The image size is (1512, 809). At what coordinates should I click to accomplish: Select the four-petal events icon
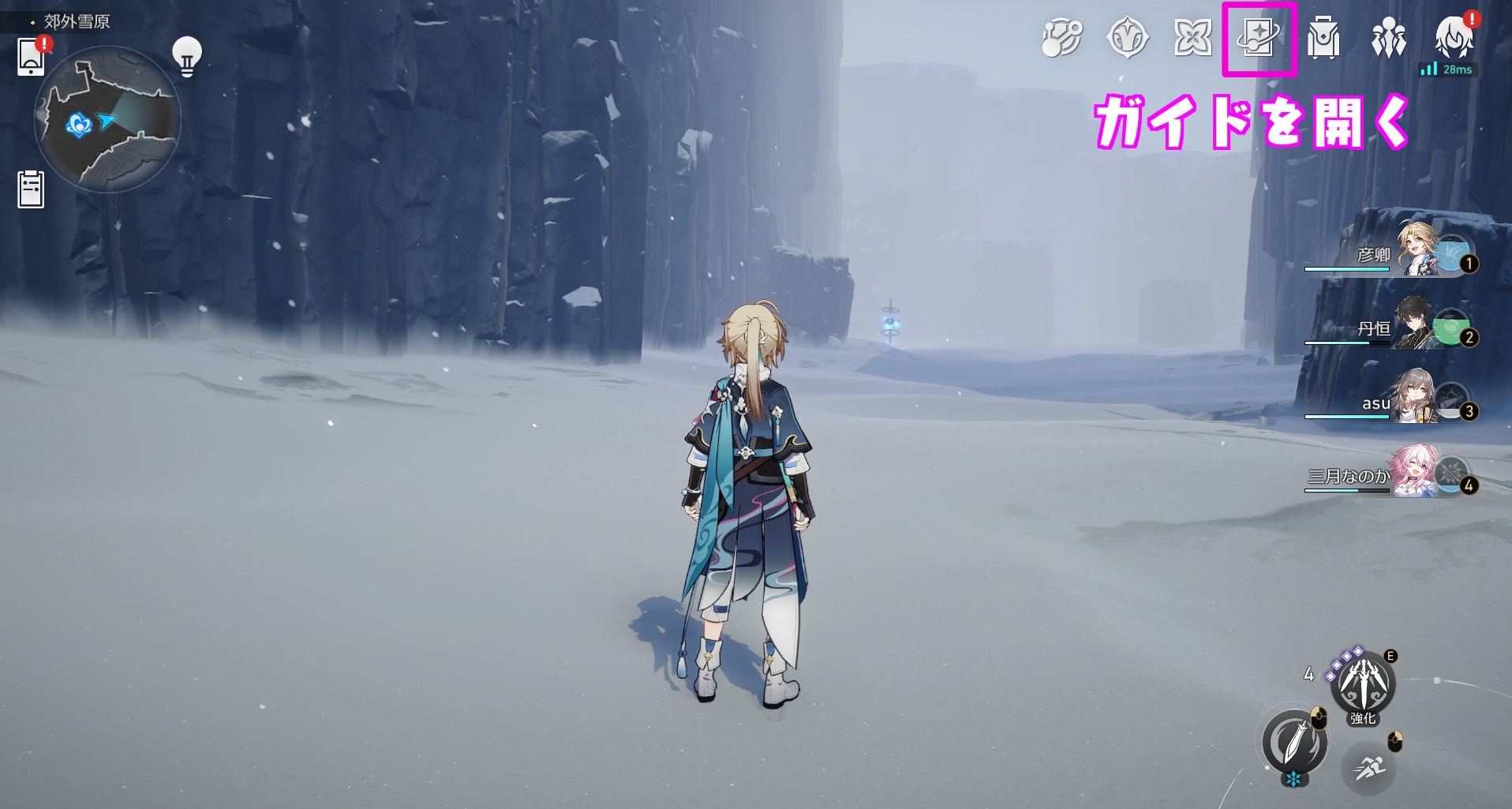[x=1192, y=36]
